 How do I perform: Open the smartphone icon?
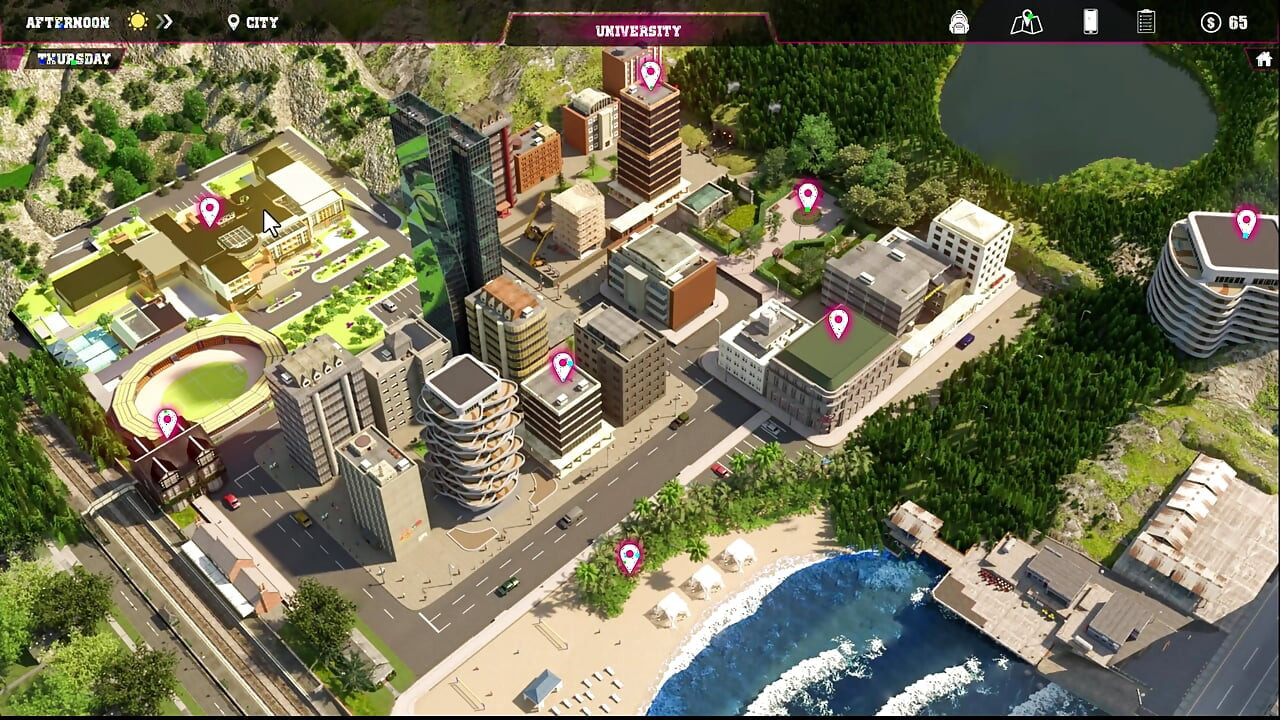pos(1090,22)
